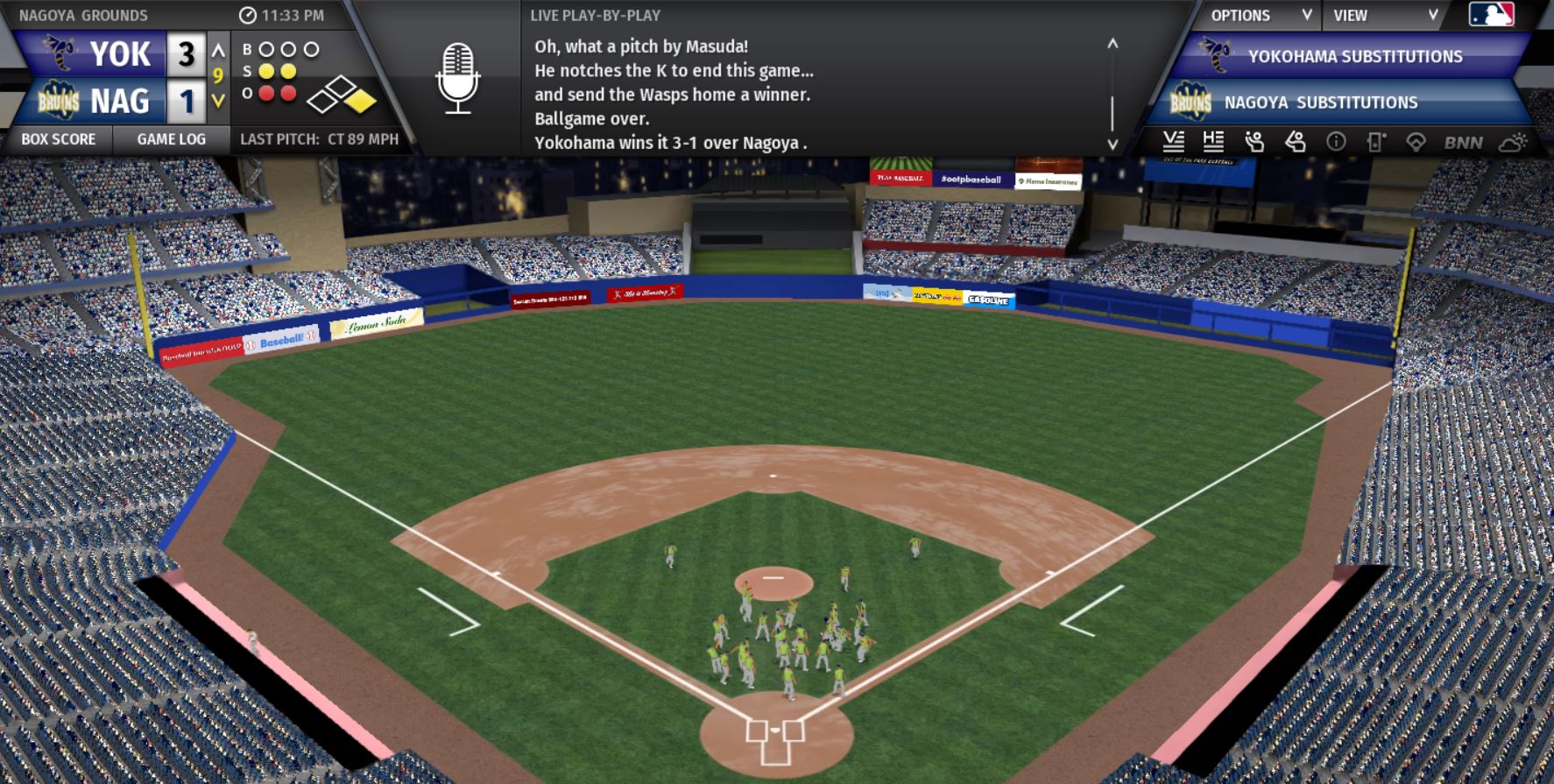Show the home team lineup (H icon)

[x=1213, y=141]
